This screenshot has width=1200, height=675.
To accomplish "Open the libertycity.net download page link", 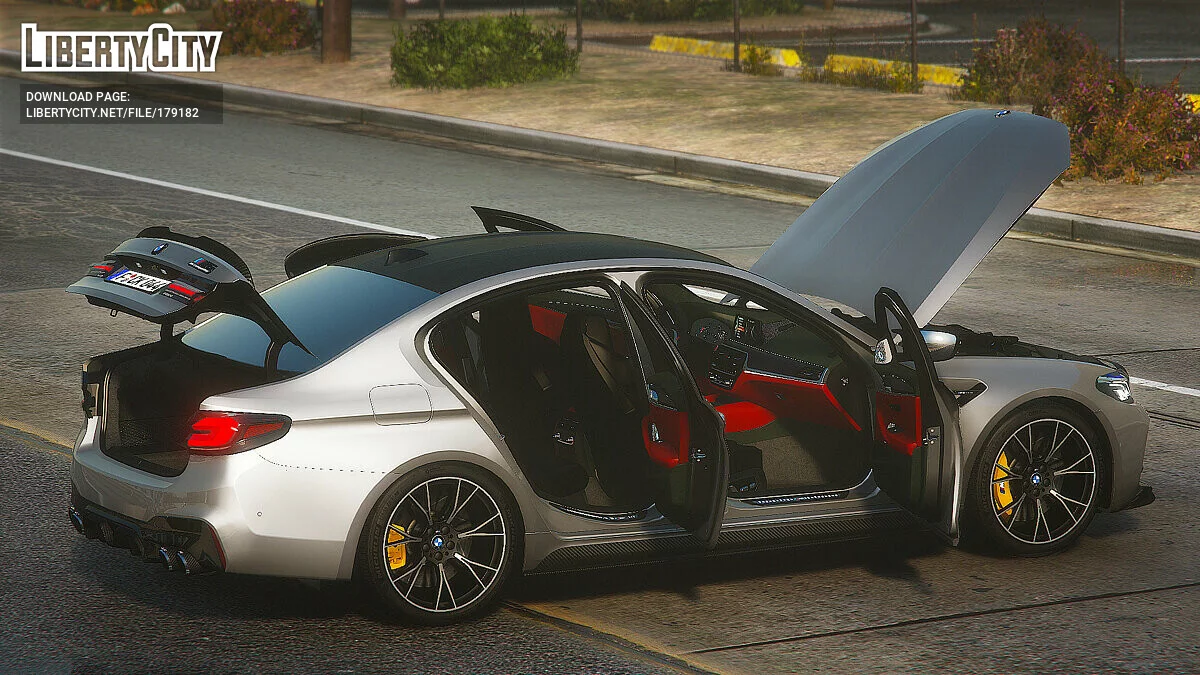I will pos(112,113).
